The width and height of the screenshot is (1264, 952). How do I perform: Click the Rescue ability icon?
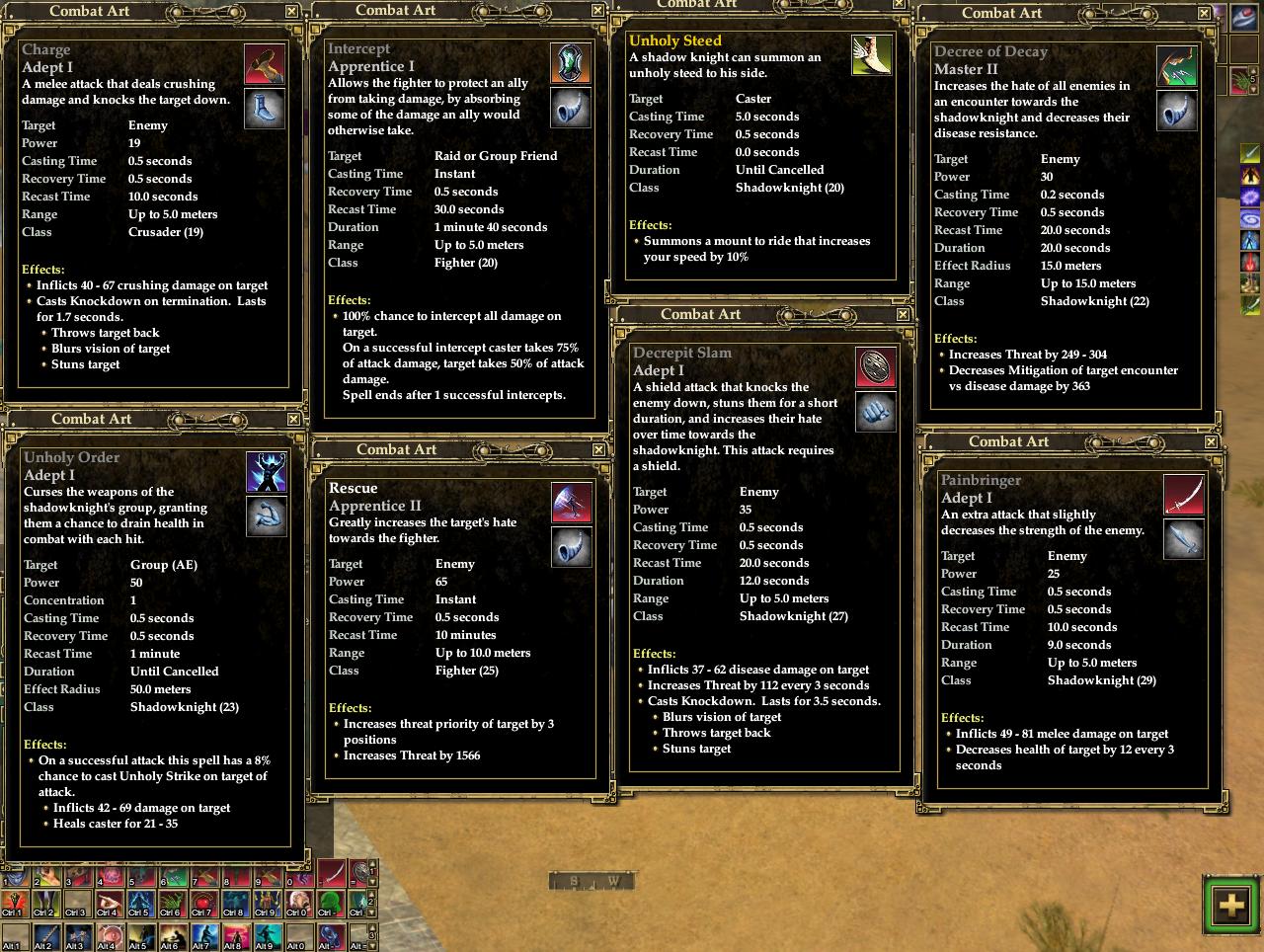571,503
